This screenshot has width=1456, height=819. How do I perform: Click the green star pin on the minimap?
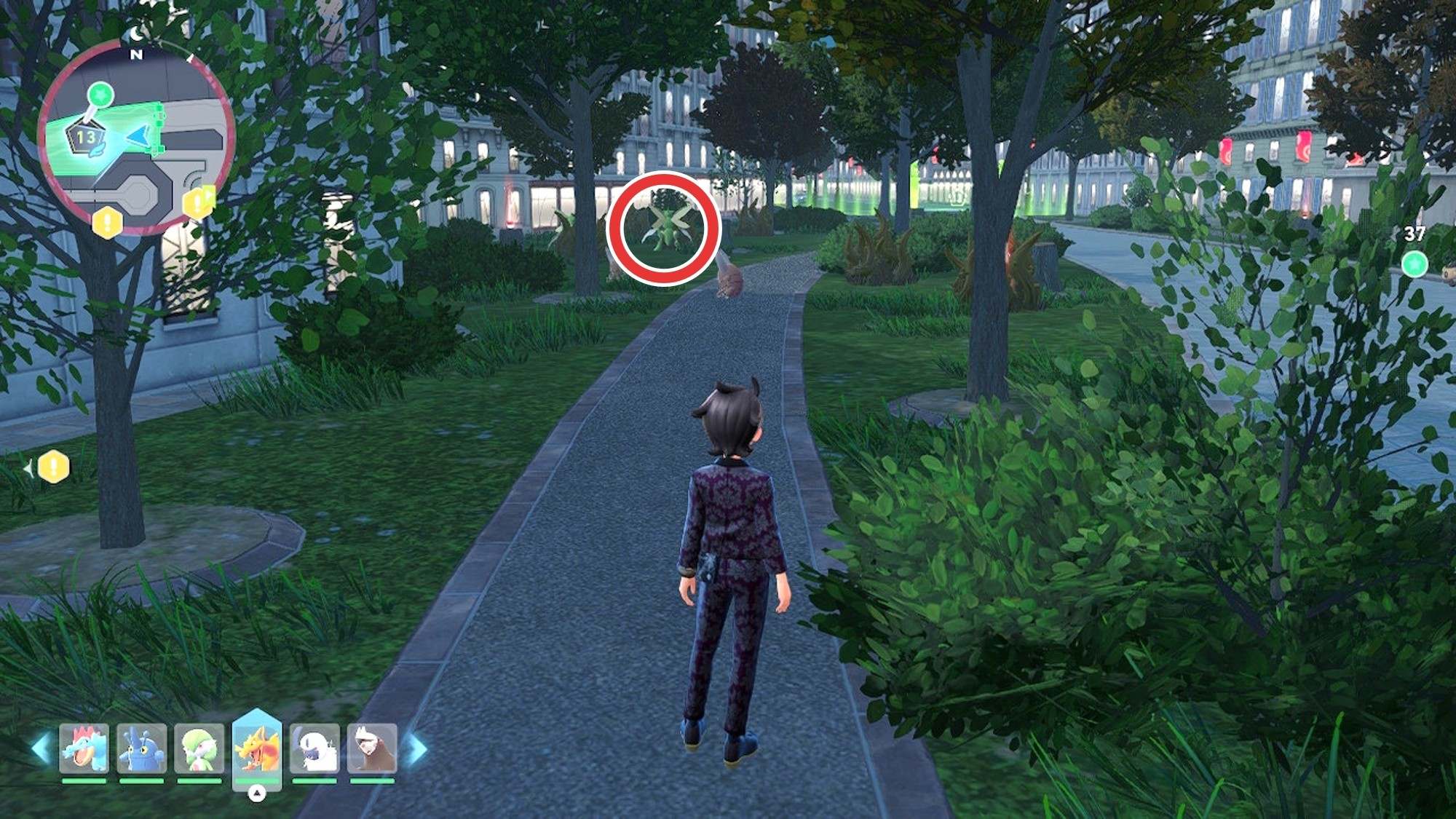click(100, 95)
